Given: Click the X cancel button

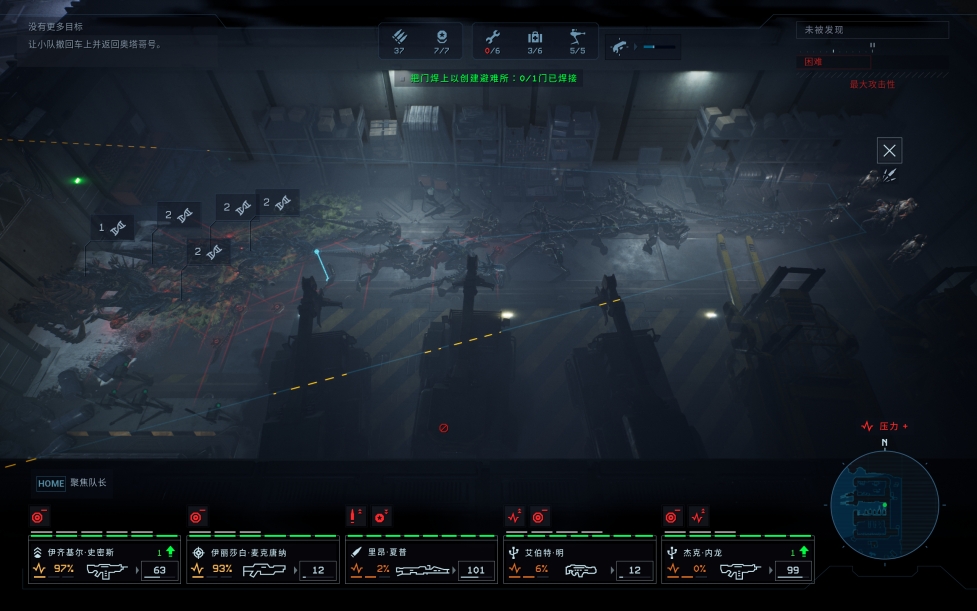Looking at the screenshot, I should point(889,151).
